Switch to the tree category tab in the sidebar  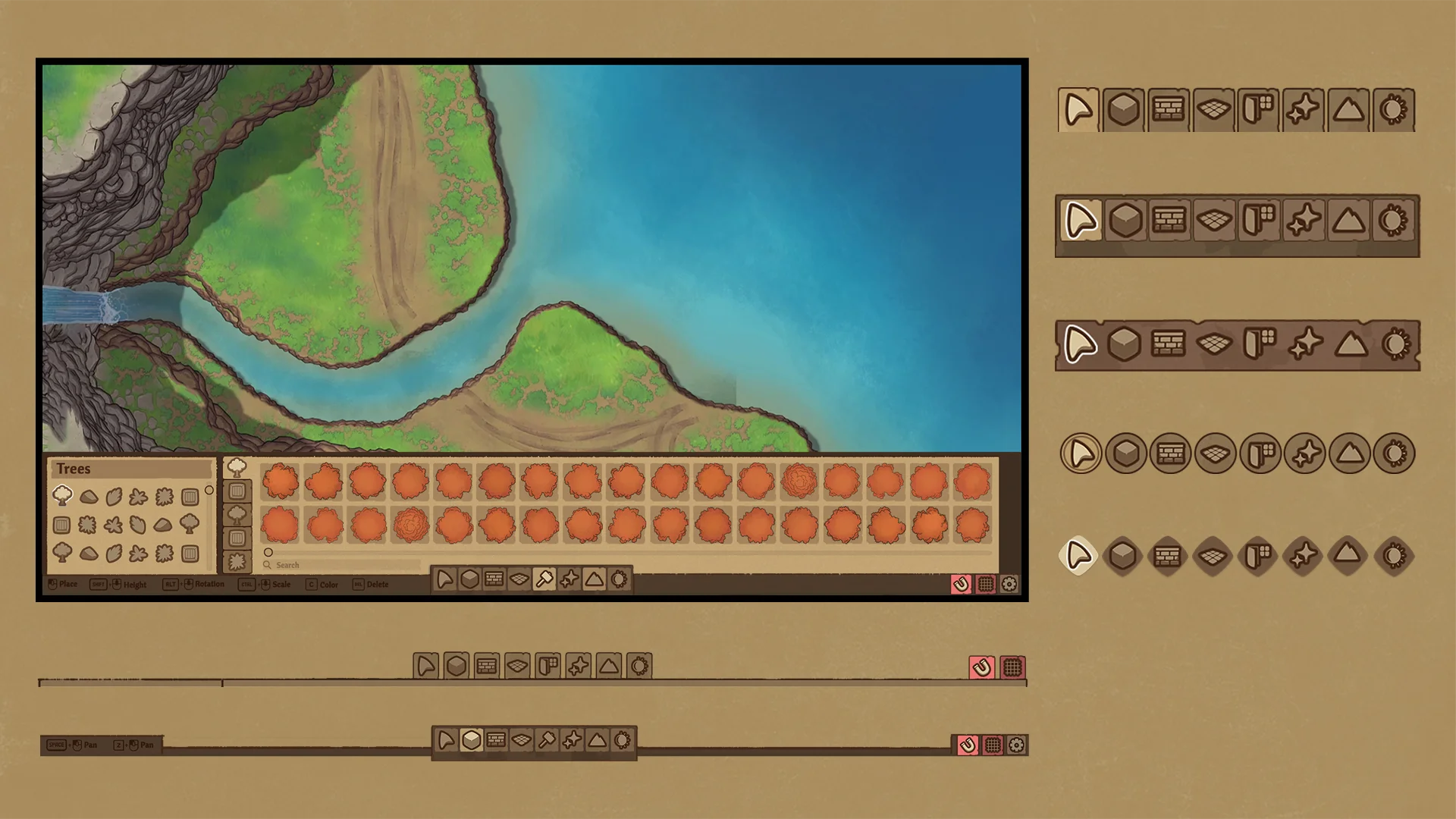point(236,469)
